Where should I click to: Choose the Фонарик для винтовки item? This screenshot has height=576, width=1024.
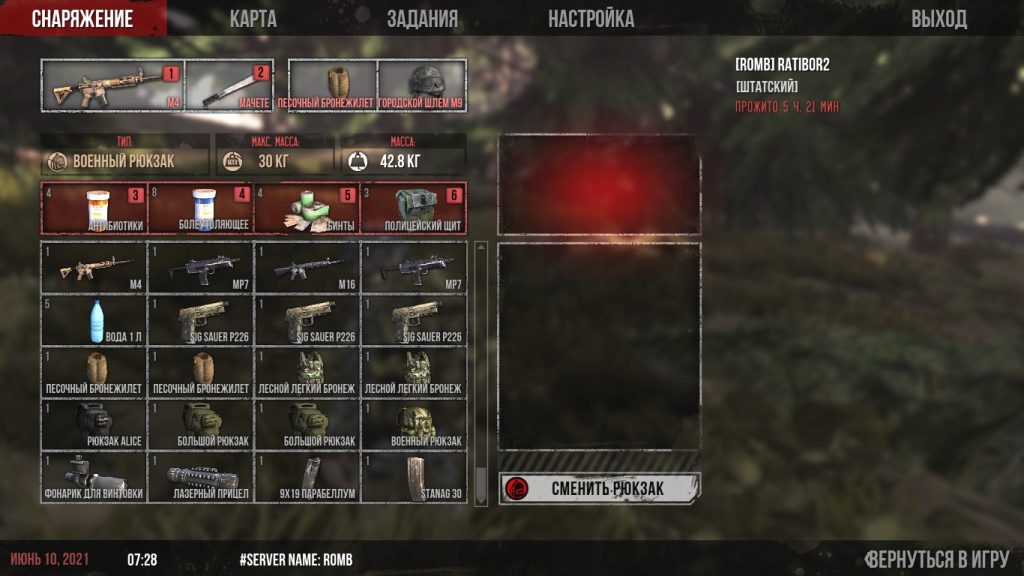click(x=94, y=477)
